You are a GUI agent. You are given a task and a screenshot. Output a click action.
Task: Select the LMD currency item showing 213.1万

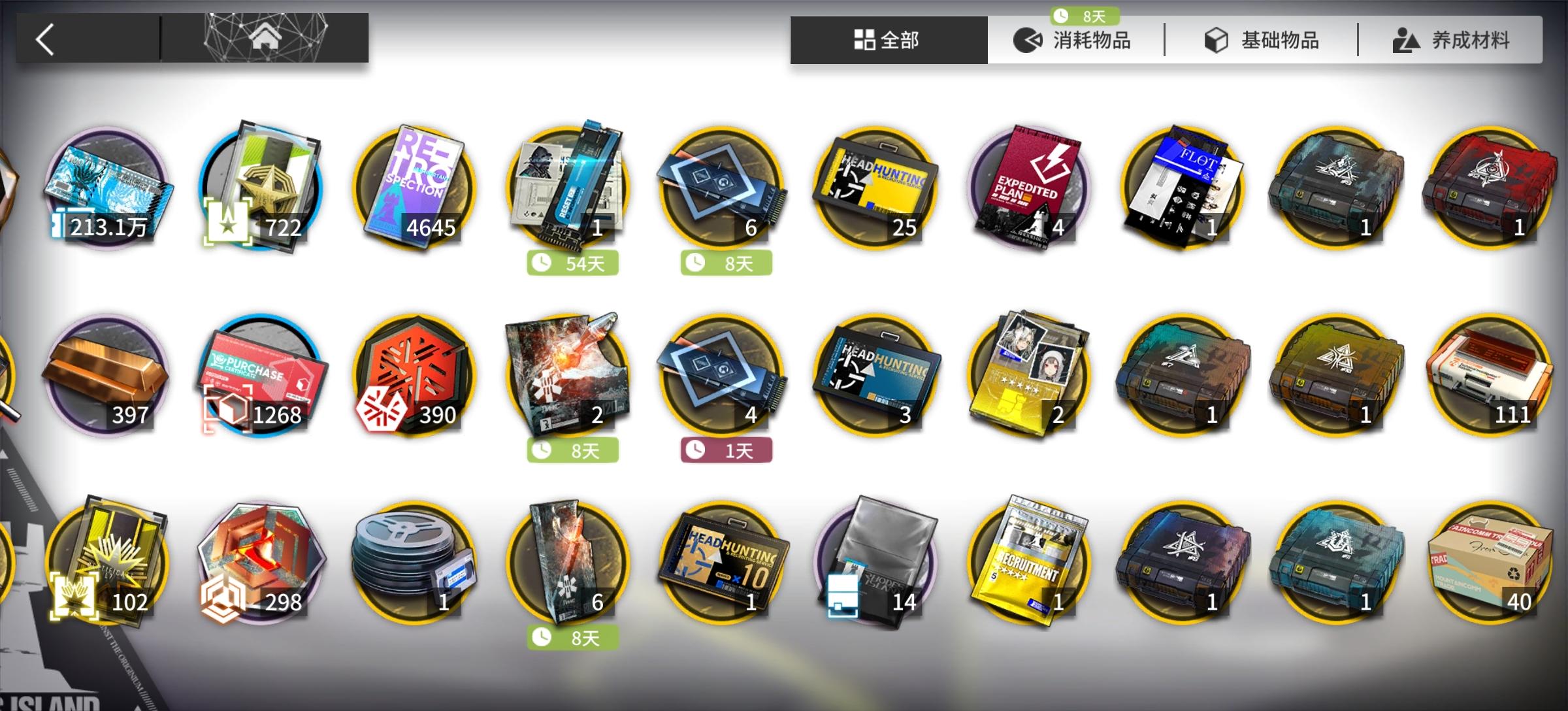(111, 190)
